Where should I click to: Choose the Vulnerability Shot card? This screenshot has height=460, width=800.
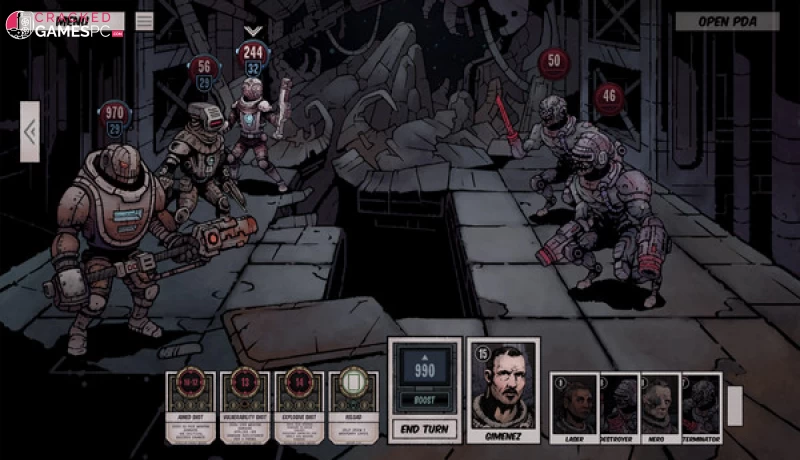(245, 407)
